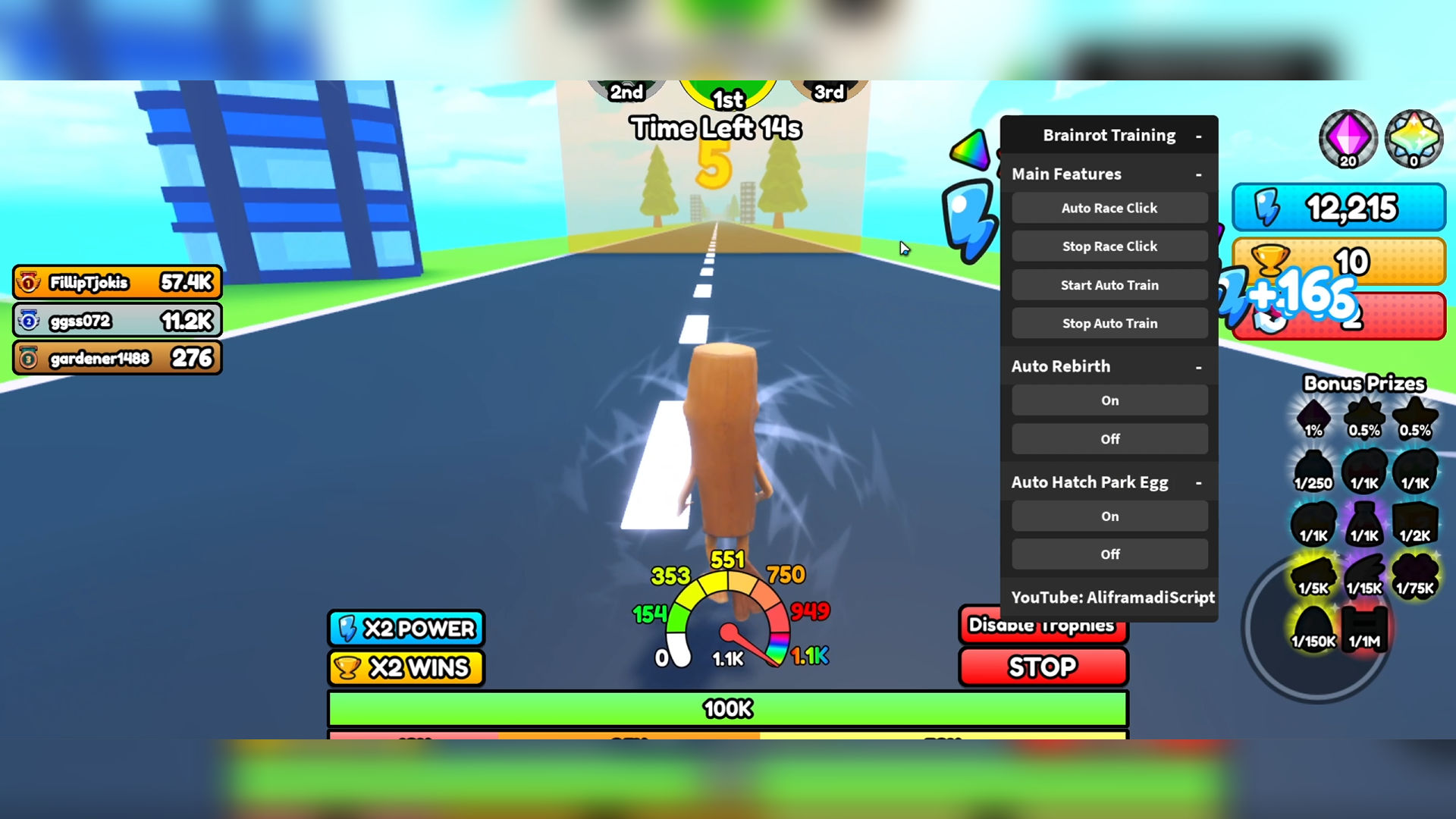Choose Stop Auto Train
Screen dimensions: 1456x819
[1109, 323]
